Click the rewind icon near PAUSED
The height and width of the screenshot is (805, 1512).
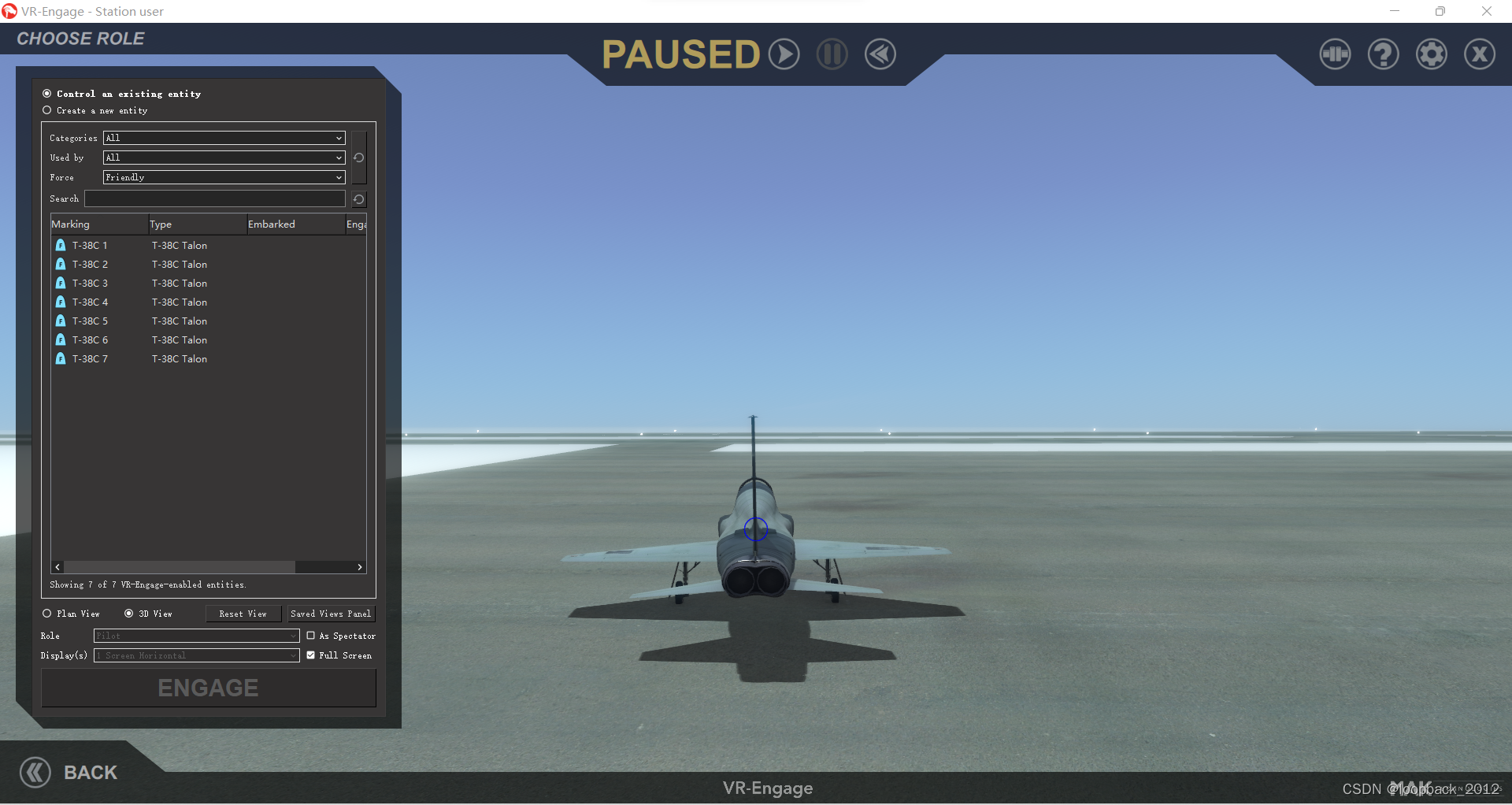click(880, 54)
